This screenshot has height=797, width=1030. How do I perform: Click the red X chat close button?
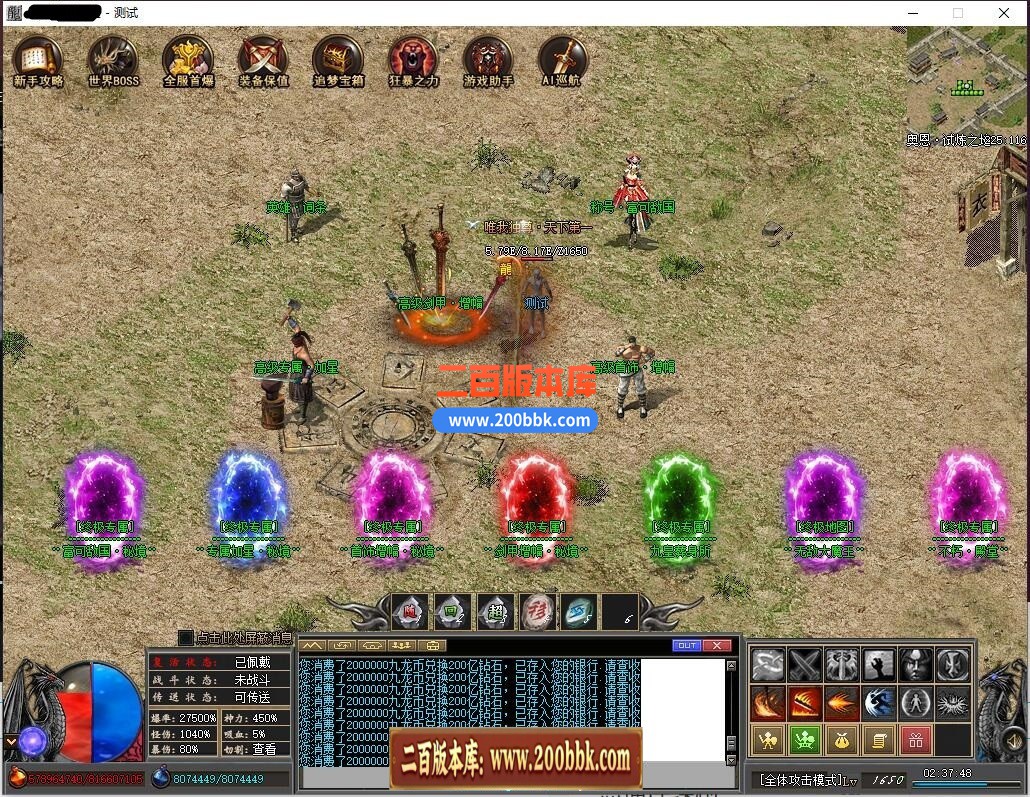tap(716, 645)
